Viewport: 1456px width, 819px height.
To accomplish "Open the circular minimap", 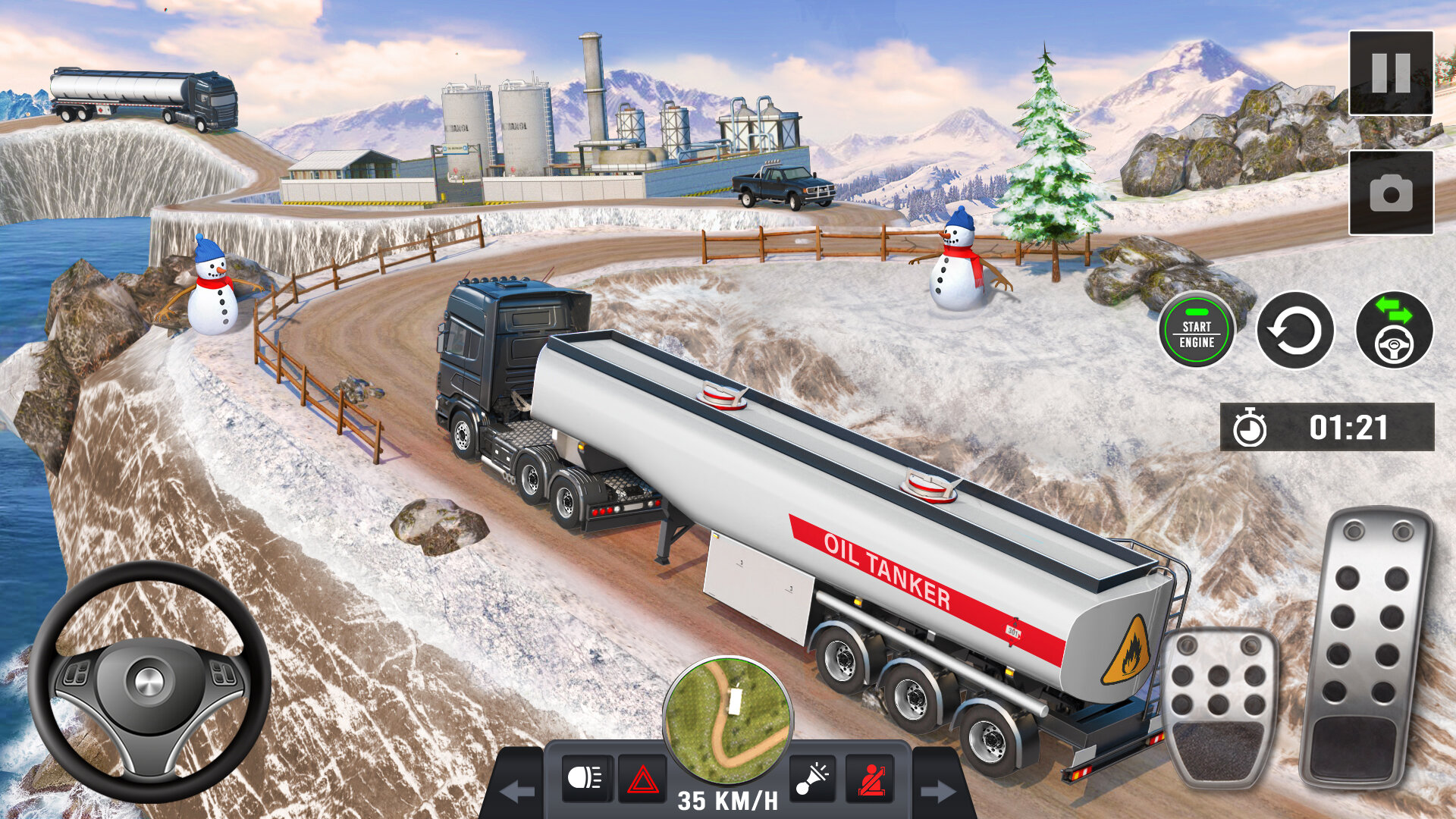I will pos(728,720).
